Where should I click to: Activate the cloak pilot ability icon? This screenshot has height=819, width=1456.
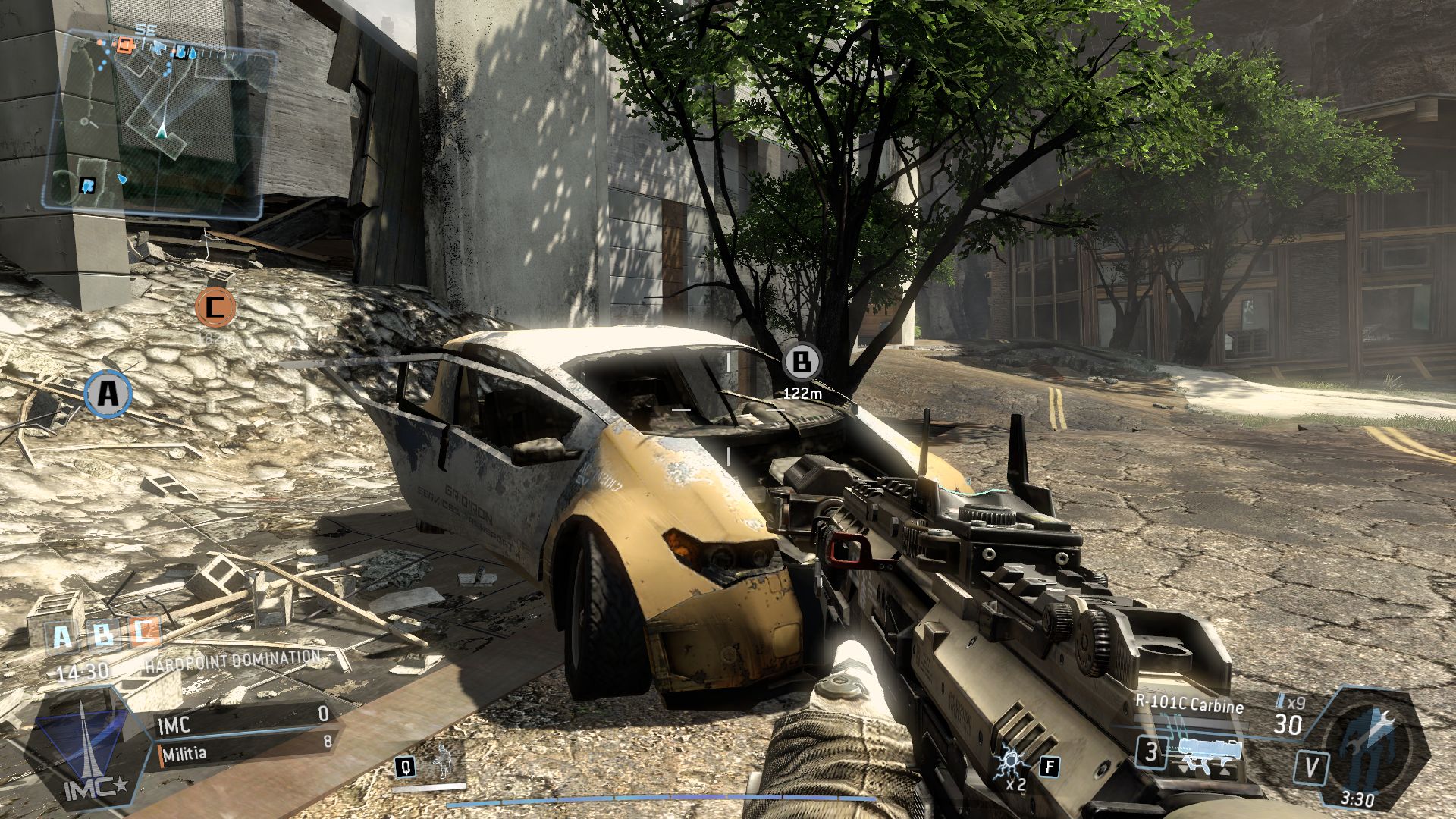coord(441,763)
